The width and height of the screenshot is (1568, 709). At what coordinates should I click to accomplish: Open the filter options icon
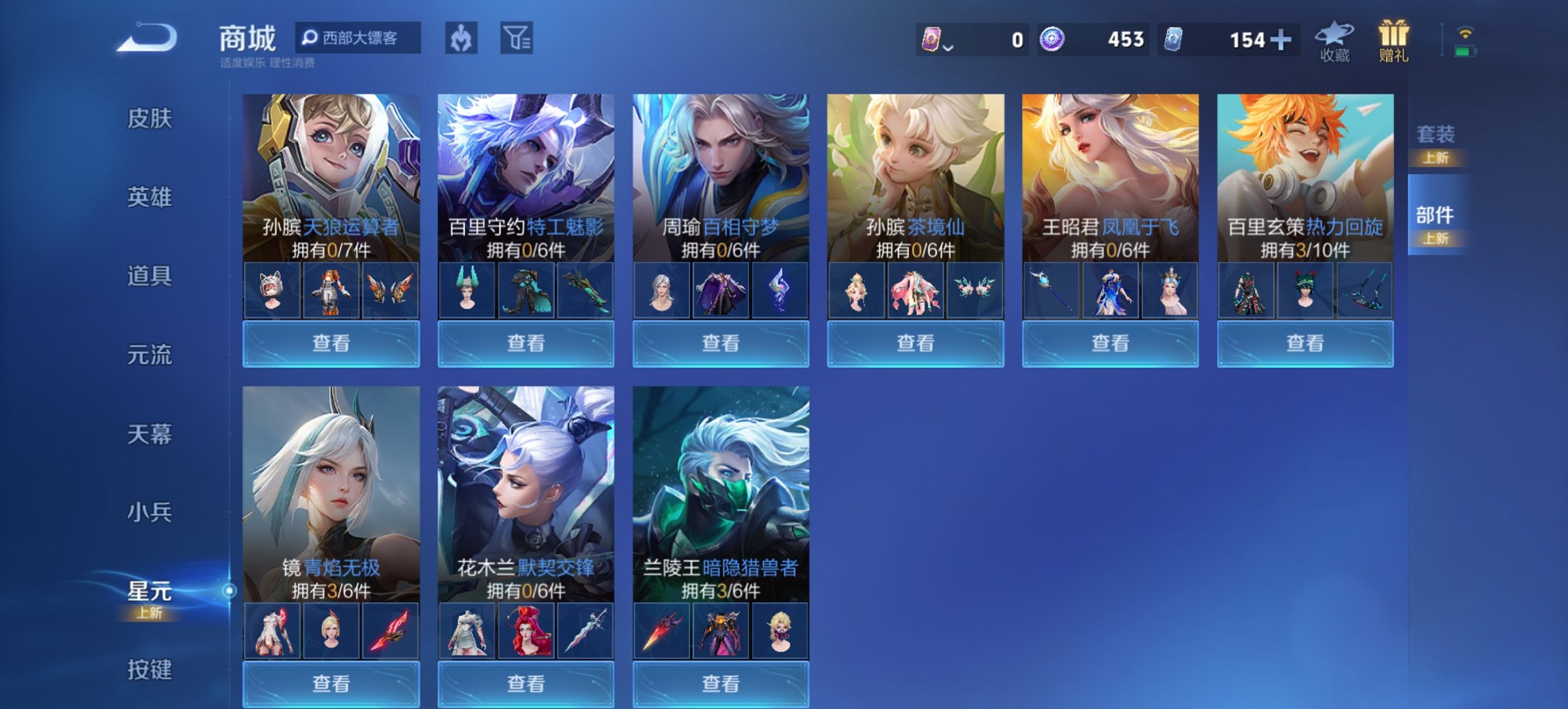tap(517, 39)
